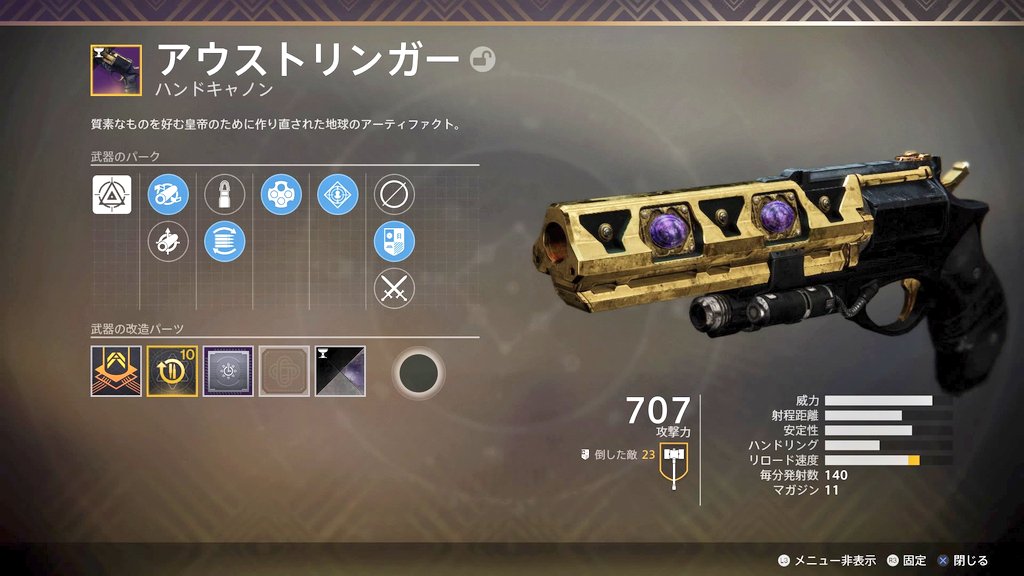The image size is (1024, 576).
Task: Toggle the padlock next to the weapon name
Action: pos(482,60)
